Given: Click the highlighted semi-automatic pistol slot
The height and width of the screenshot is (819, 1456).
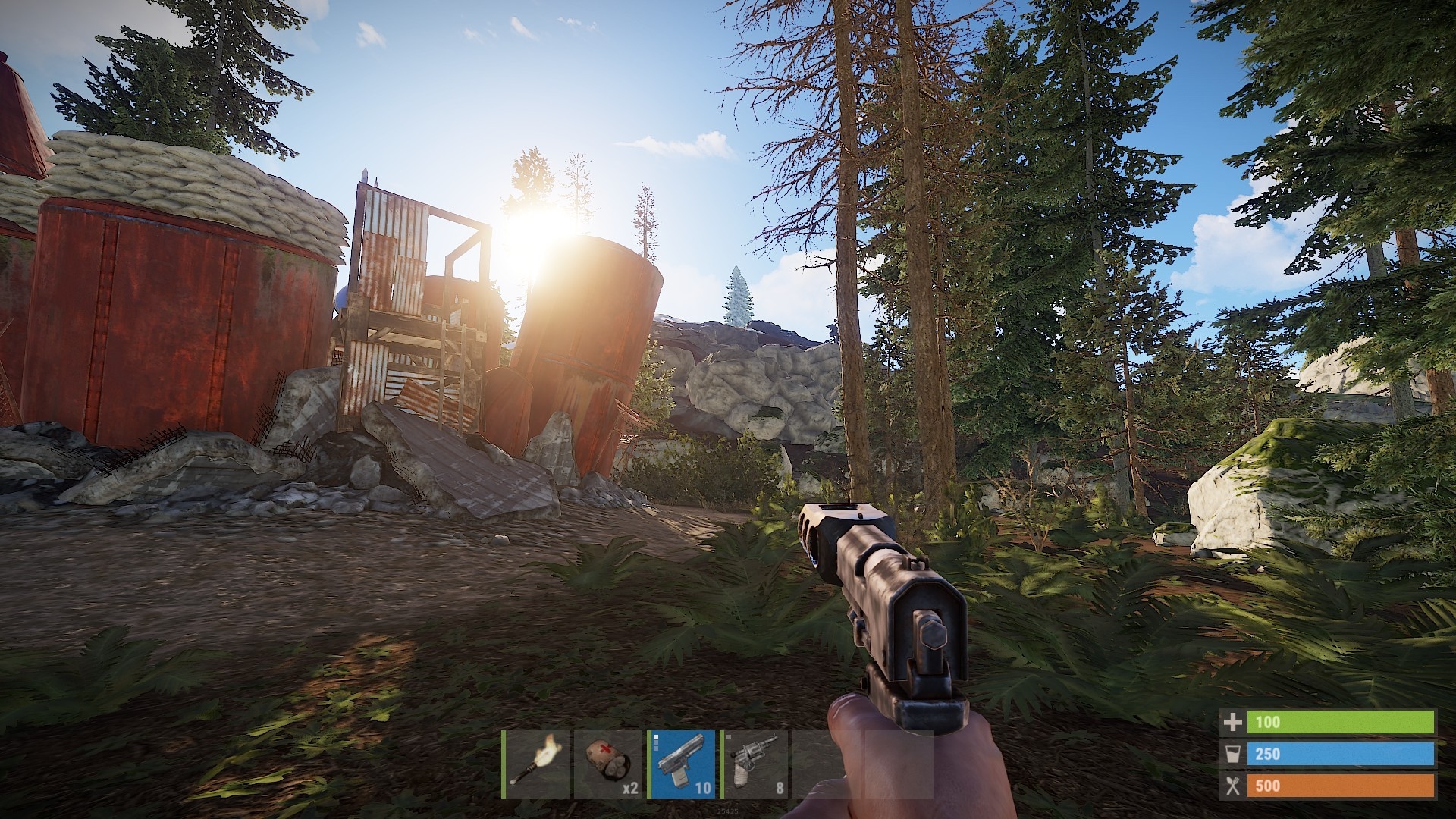Looking at the screenshot, I should coord(681,764).
